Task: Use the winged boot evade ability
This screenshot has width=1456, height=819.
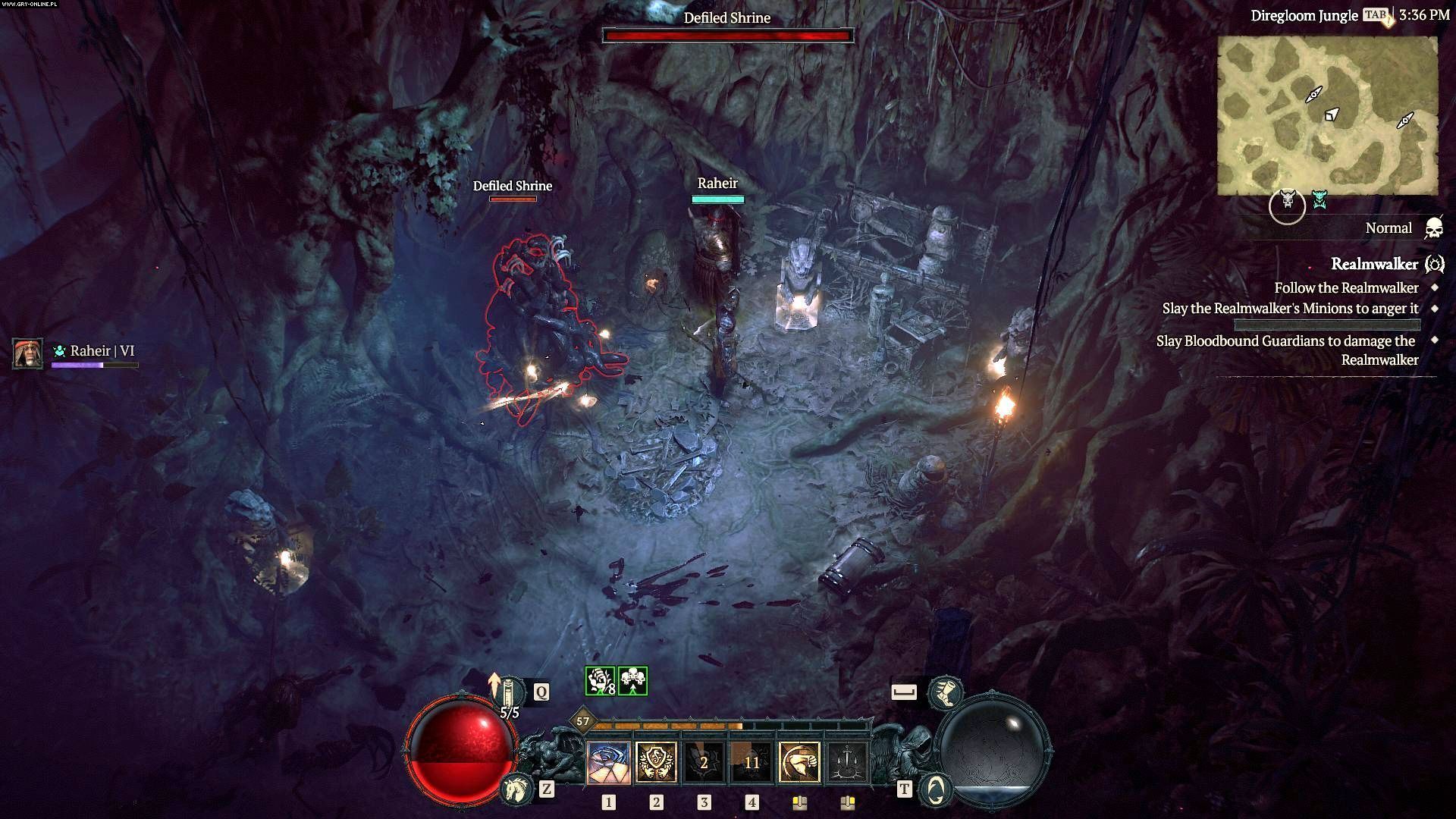Action: point(946,692)
